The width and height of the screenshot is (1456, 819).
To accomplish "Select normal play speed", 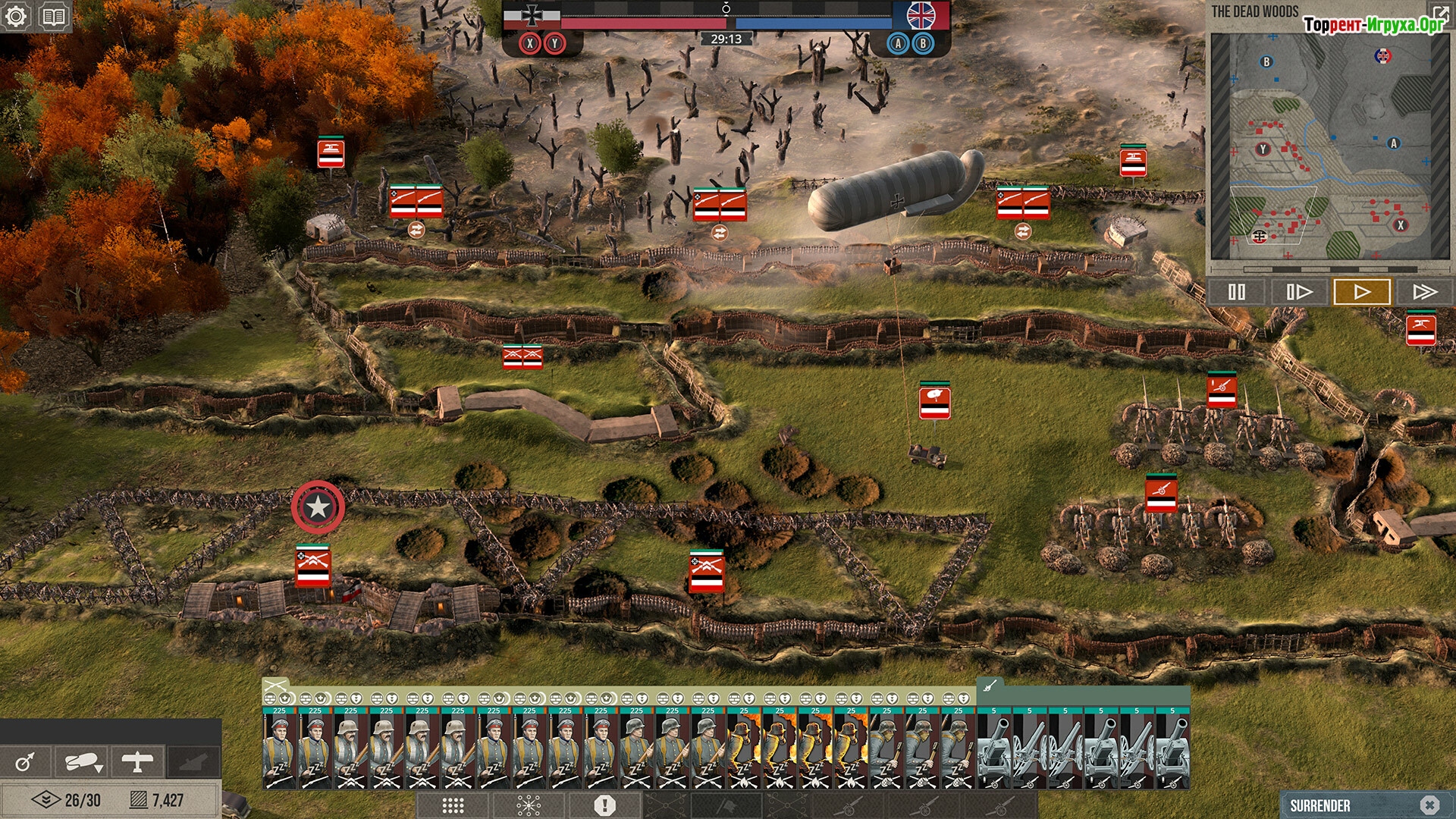I will (x=1361, y=292).
